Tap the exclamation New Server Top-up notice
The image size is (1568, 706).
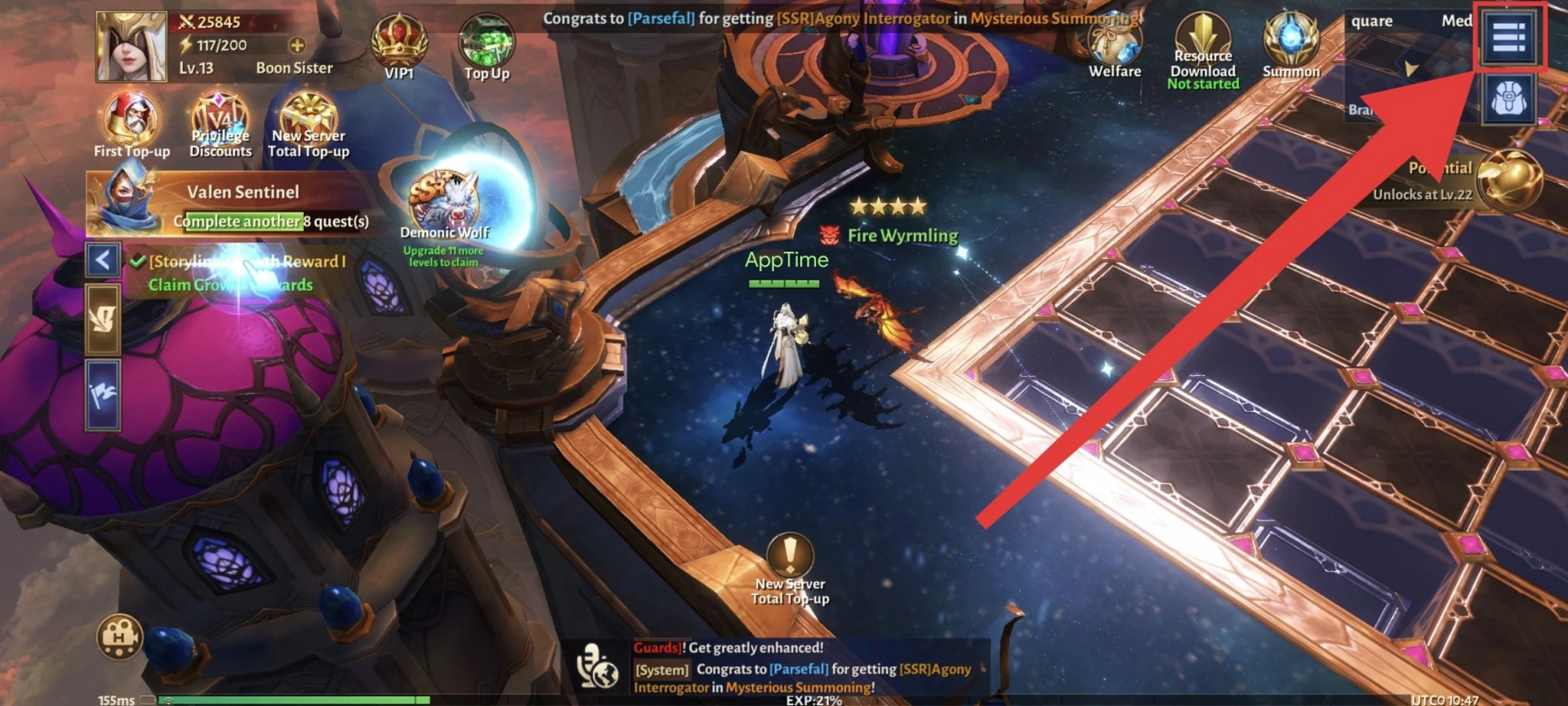tap(790, 564)
